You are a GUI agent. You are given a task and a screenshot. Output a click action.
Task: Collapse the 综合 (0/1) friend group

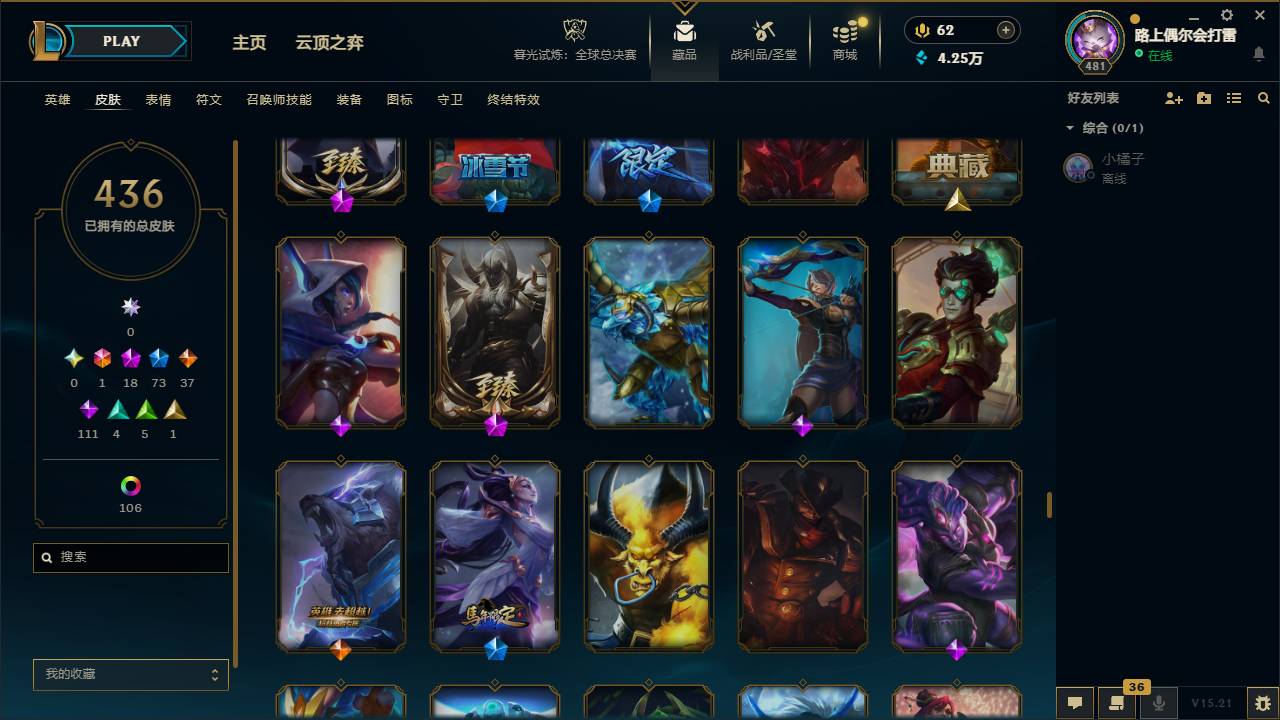pos(1070,127)
